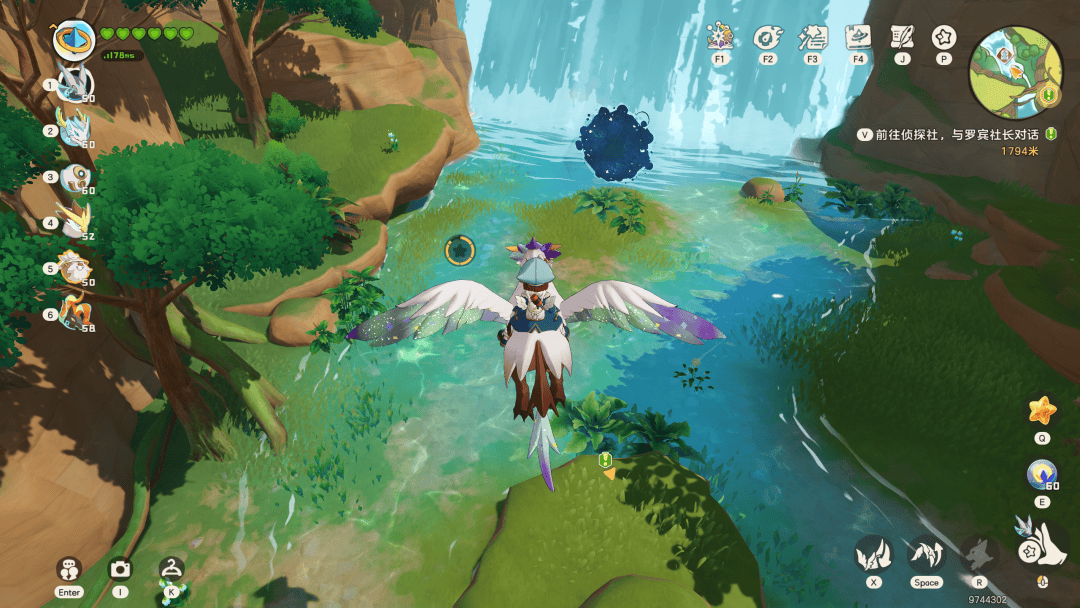
Task: Click the tracked quest objective text
Action: click(x=952, y=134)
